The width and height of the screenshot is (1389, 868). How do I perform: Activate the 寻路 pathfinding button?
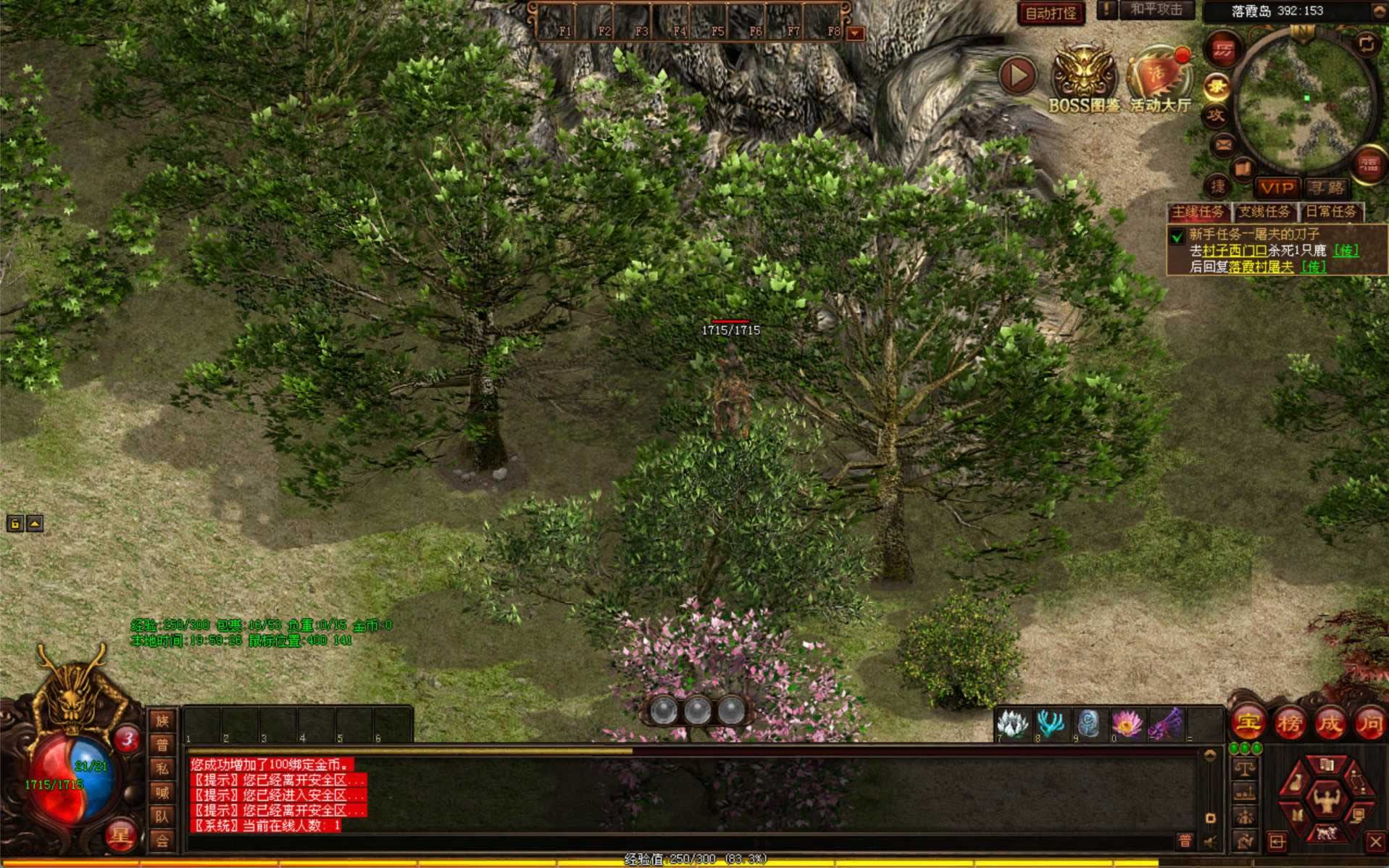1325,188
